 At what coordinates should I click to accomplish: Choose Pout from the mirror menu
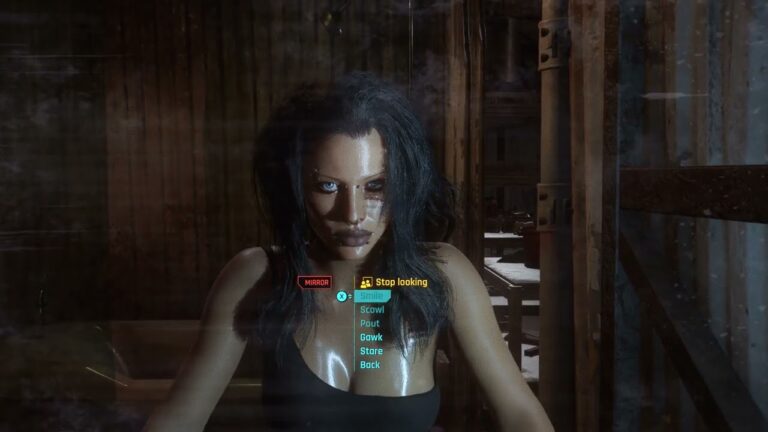tap(371, 324)
